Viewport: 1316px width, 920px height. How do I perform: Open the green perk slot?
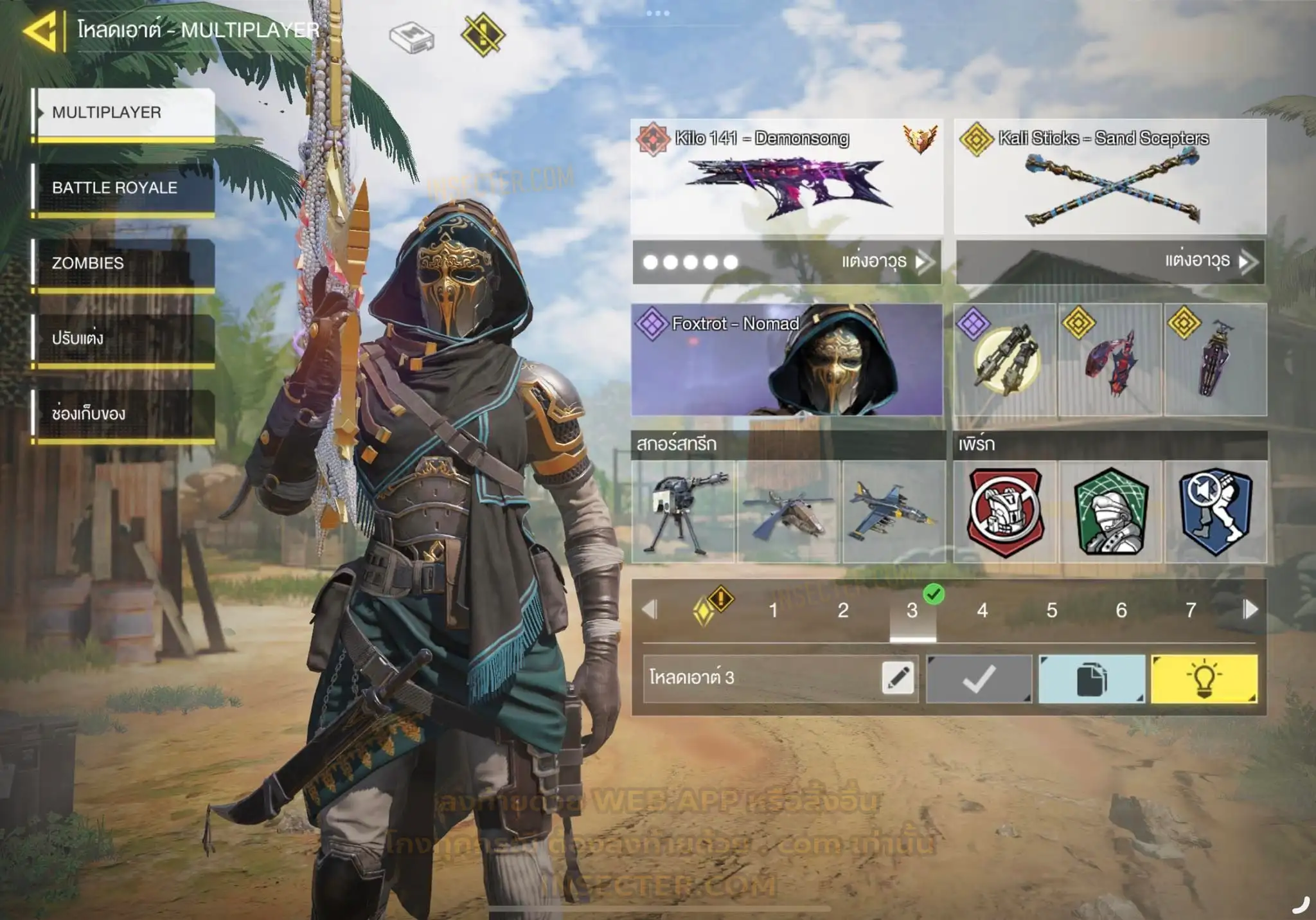(x=1111, y=512)
